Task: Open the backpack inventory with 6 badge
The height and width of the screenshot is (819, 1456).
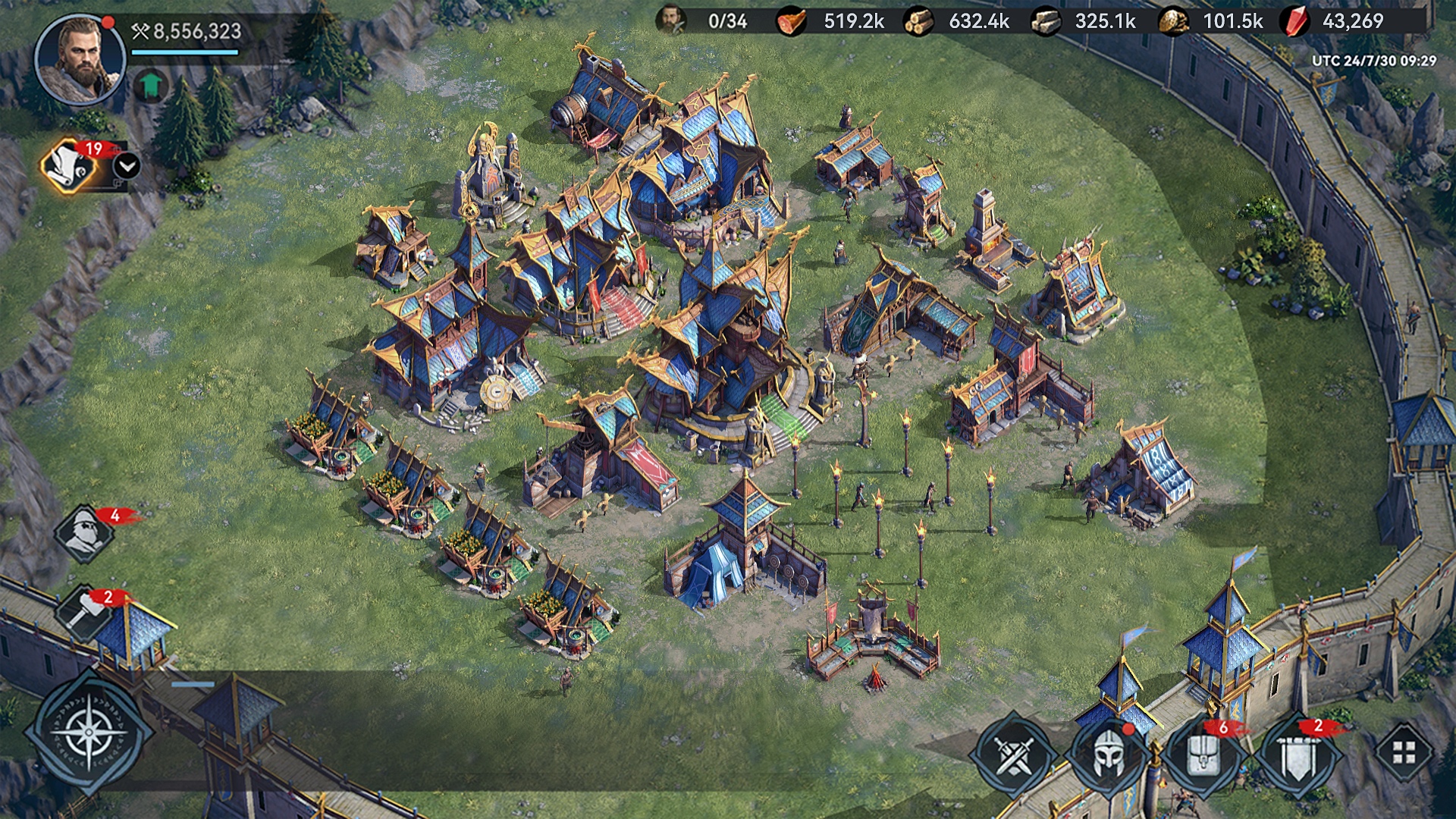Action: coord(1203,753)
